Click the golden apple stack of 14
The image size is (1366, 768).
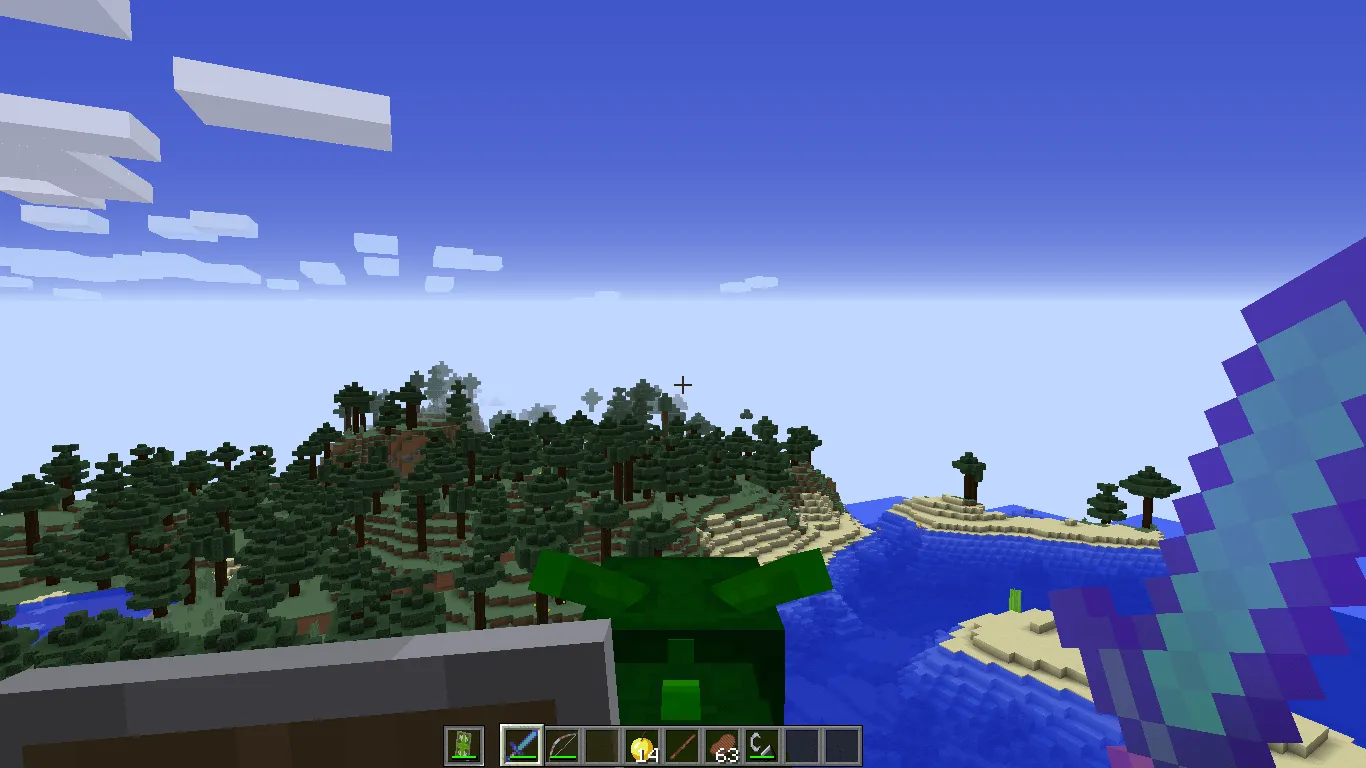(x=642, y=745)
